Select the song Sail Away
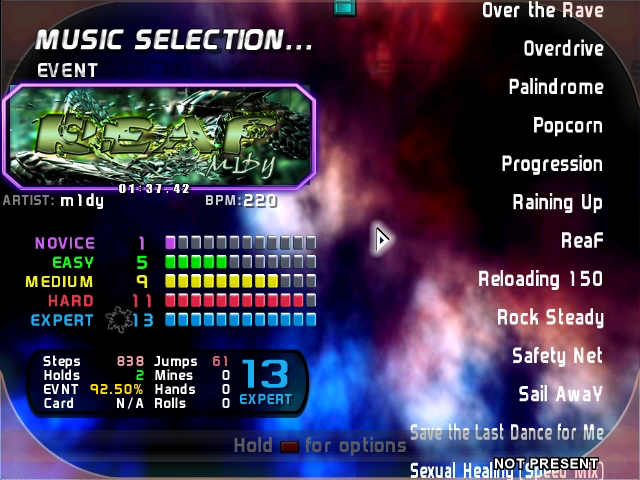The width and height of the screenshot is (640, 480). point(560,394)
